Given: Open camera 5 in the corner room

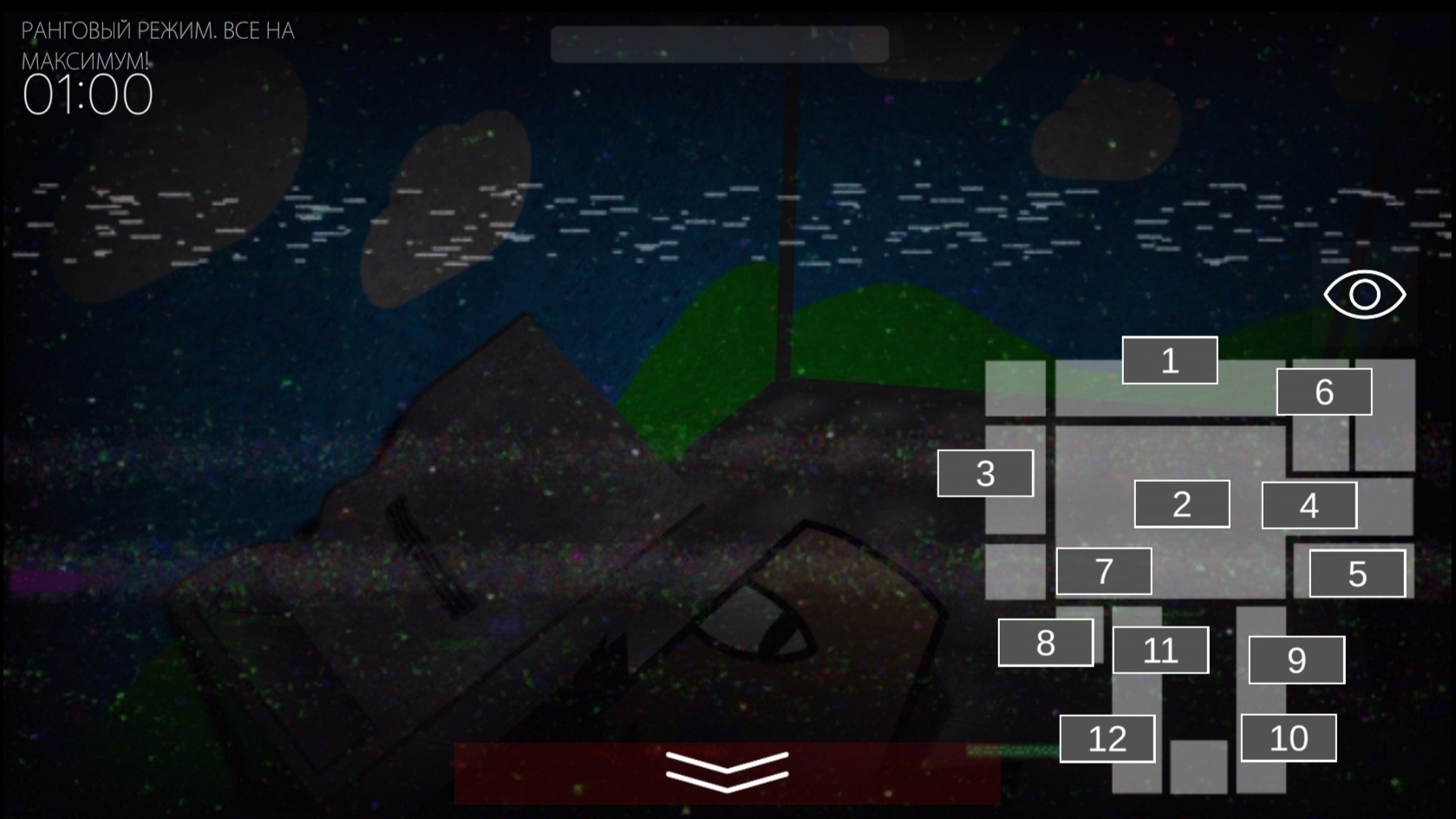Looking at the screenshot, I should 1357,573.
